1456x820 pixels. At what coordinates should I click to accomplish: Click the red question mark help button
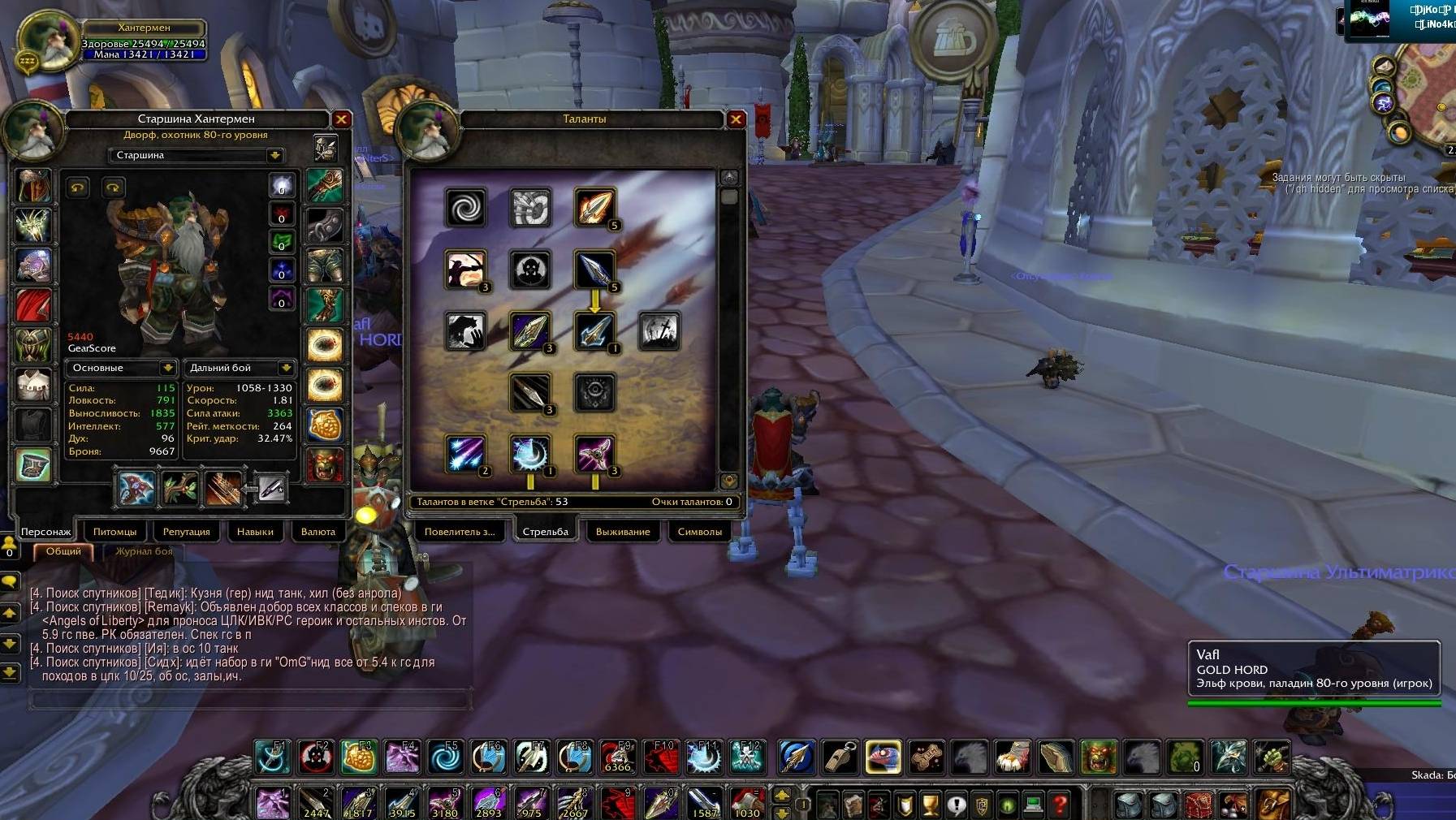[x=1060, y=805]
